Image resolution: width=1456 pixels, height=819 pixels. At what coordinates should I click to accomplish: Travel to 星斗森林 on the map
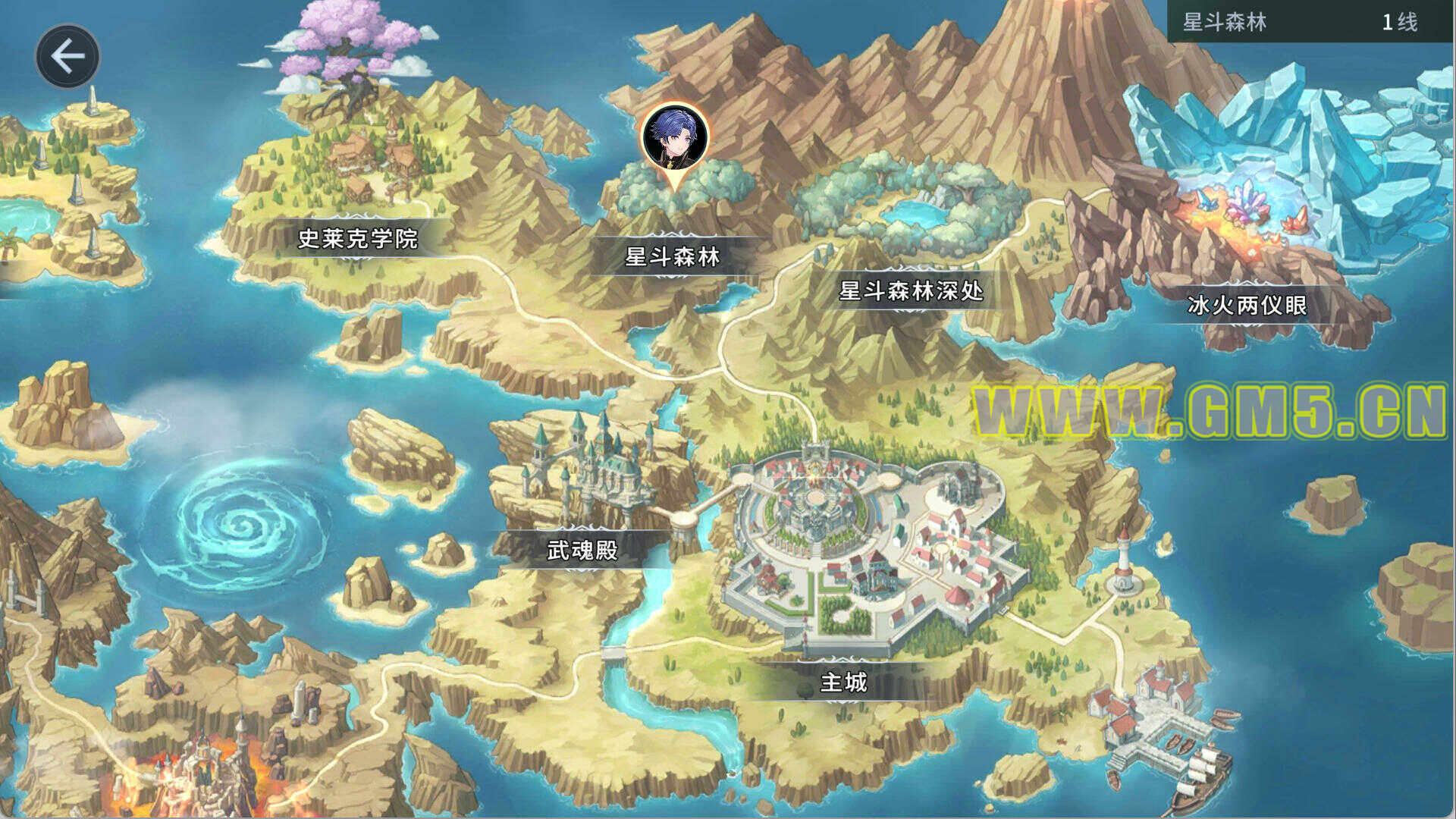[672, 257]
